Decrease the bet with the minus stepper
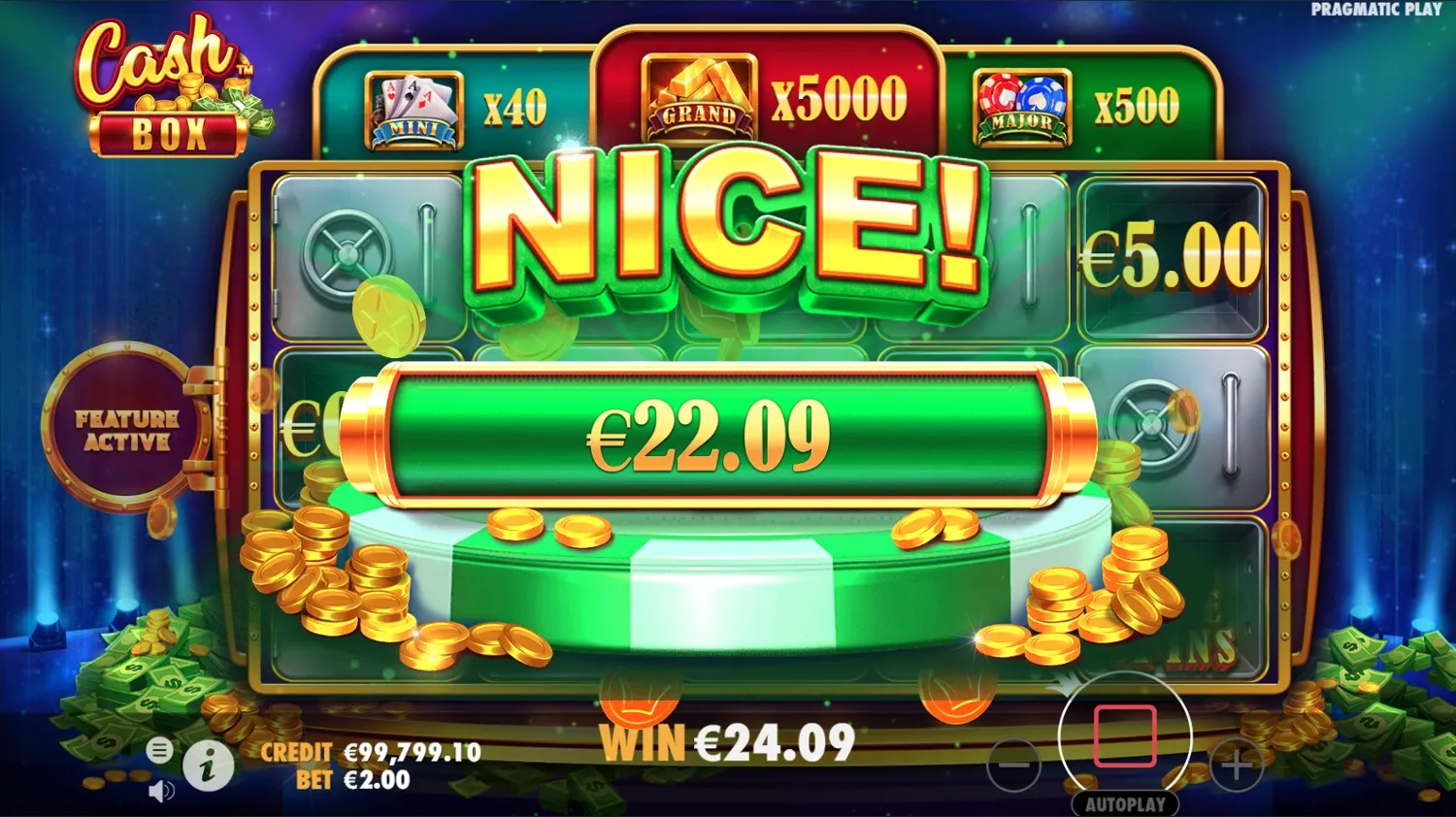Image resolution: width=1456 pixels, height=817 pixels. click(x=1012, y=767)
